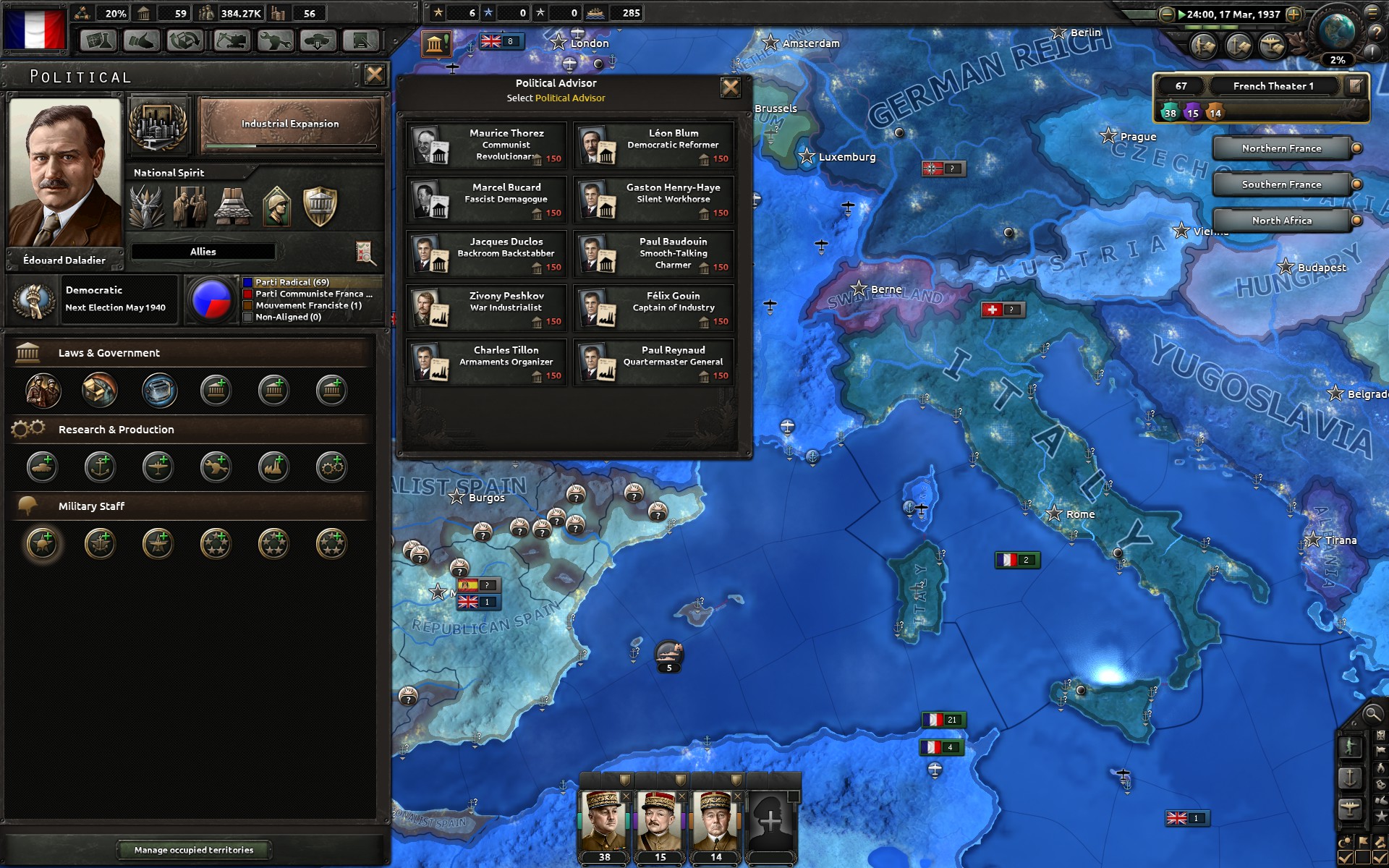This screenshot has height=868, width=1389.
Task: Increase game speed with plus button
Action: click(1294, 14)
